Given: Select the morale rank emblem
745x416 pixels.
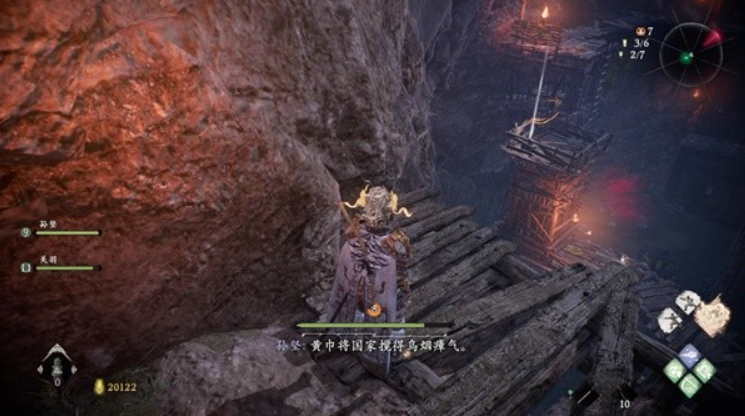Looking at the screenshot, I should click(56, 364).
